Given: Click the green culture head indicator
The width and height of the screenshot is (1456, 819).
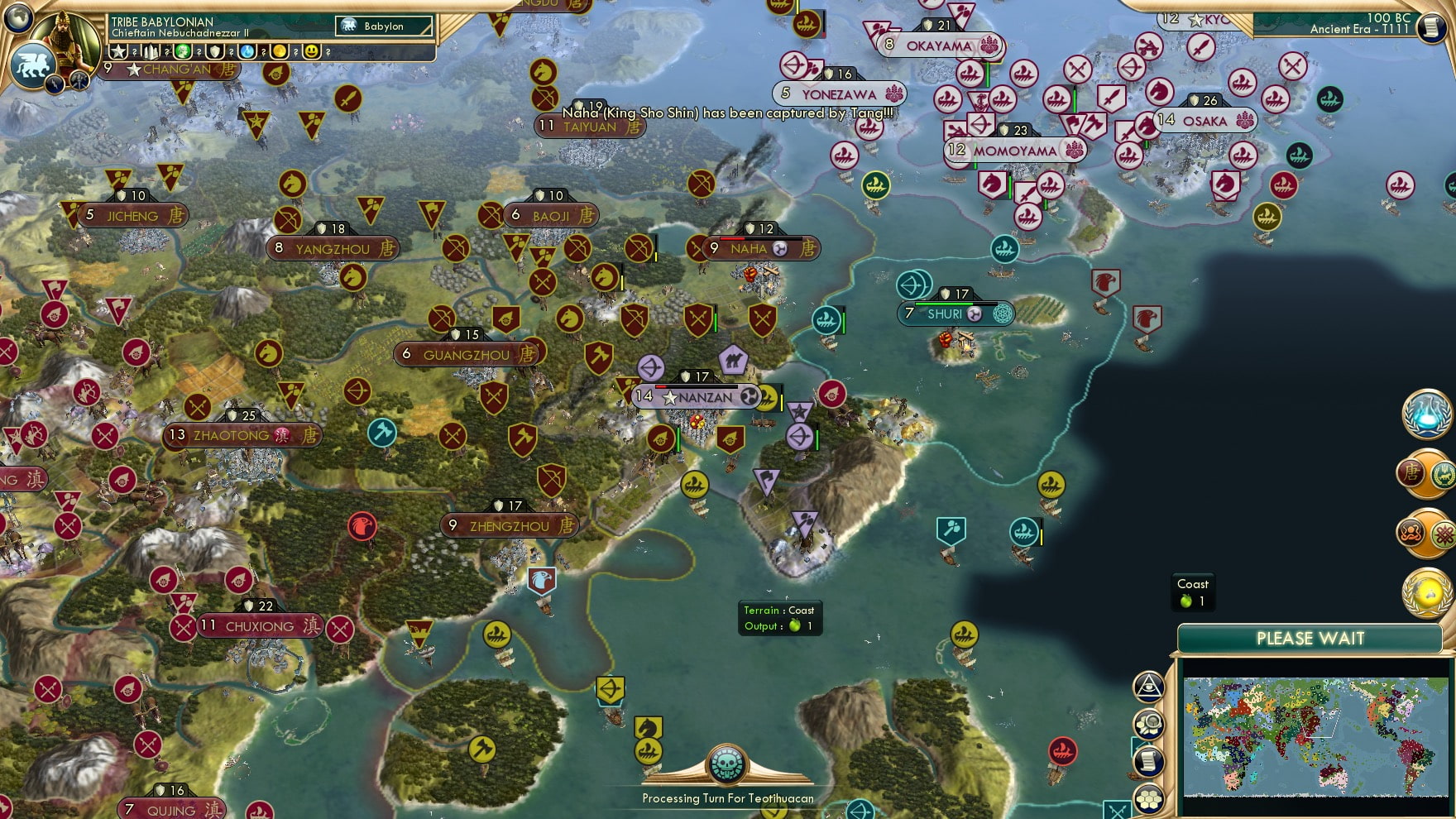Looking at the screenshot, I should click(x=183, y=51).
